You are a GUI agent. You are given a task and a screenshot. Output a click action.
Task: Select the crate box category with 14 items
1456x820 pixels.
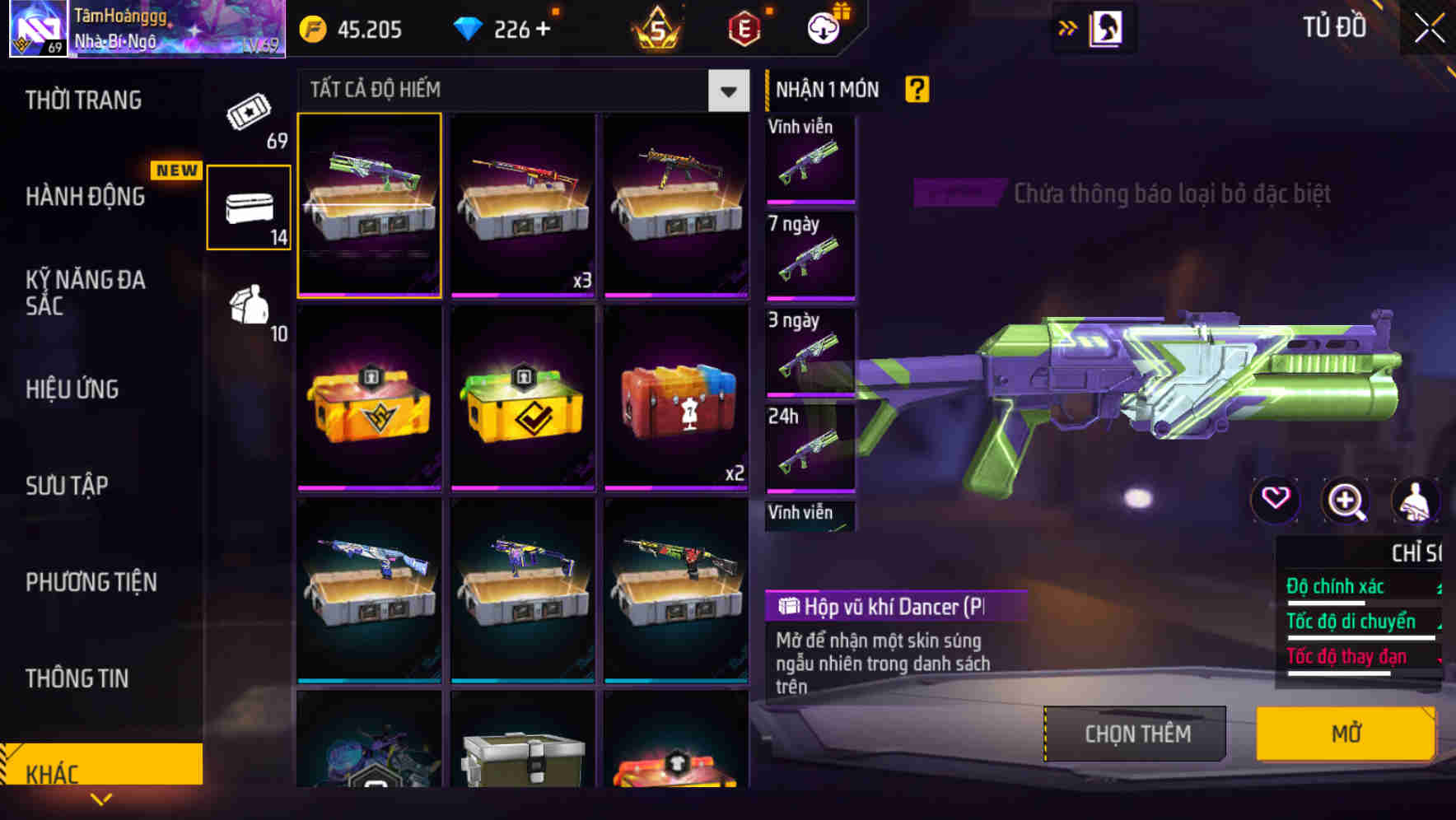click(x=249, y=206)
